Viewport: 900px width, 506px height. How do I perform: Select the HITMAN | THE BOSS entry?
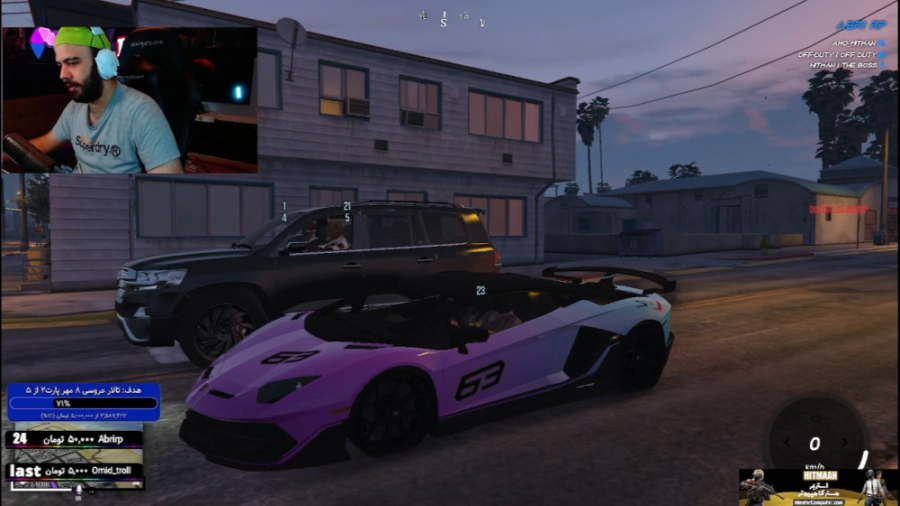pyautogui.click(x=841, y=64)
